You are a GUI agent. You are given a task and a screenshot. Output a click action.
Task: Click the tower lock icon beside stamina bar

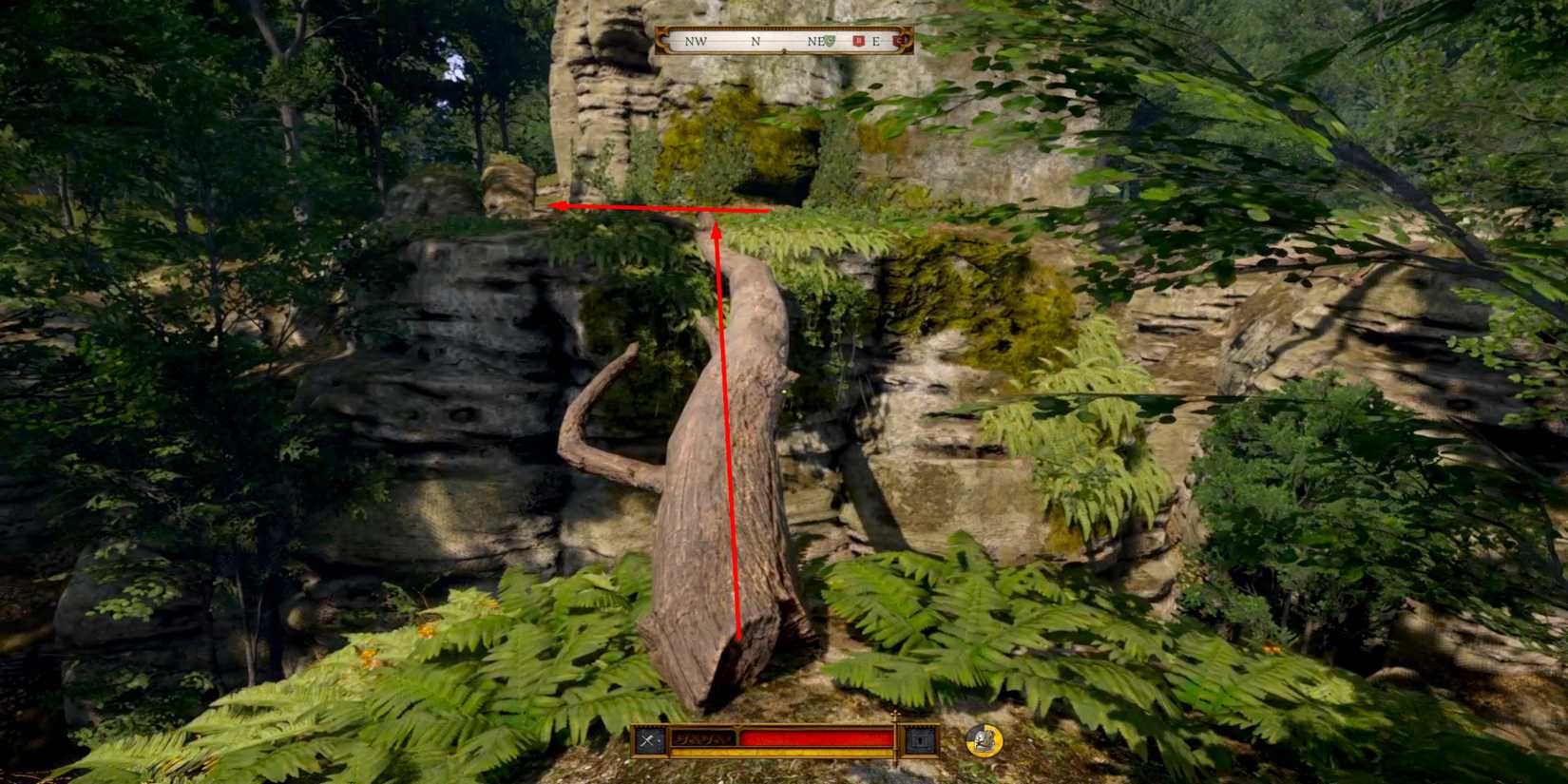click(920, 739)
